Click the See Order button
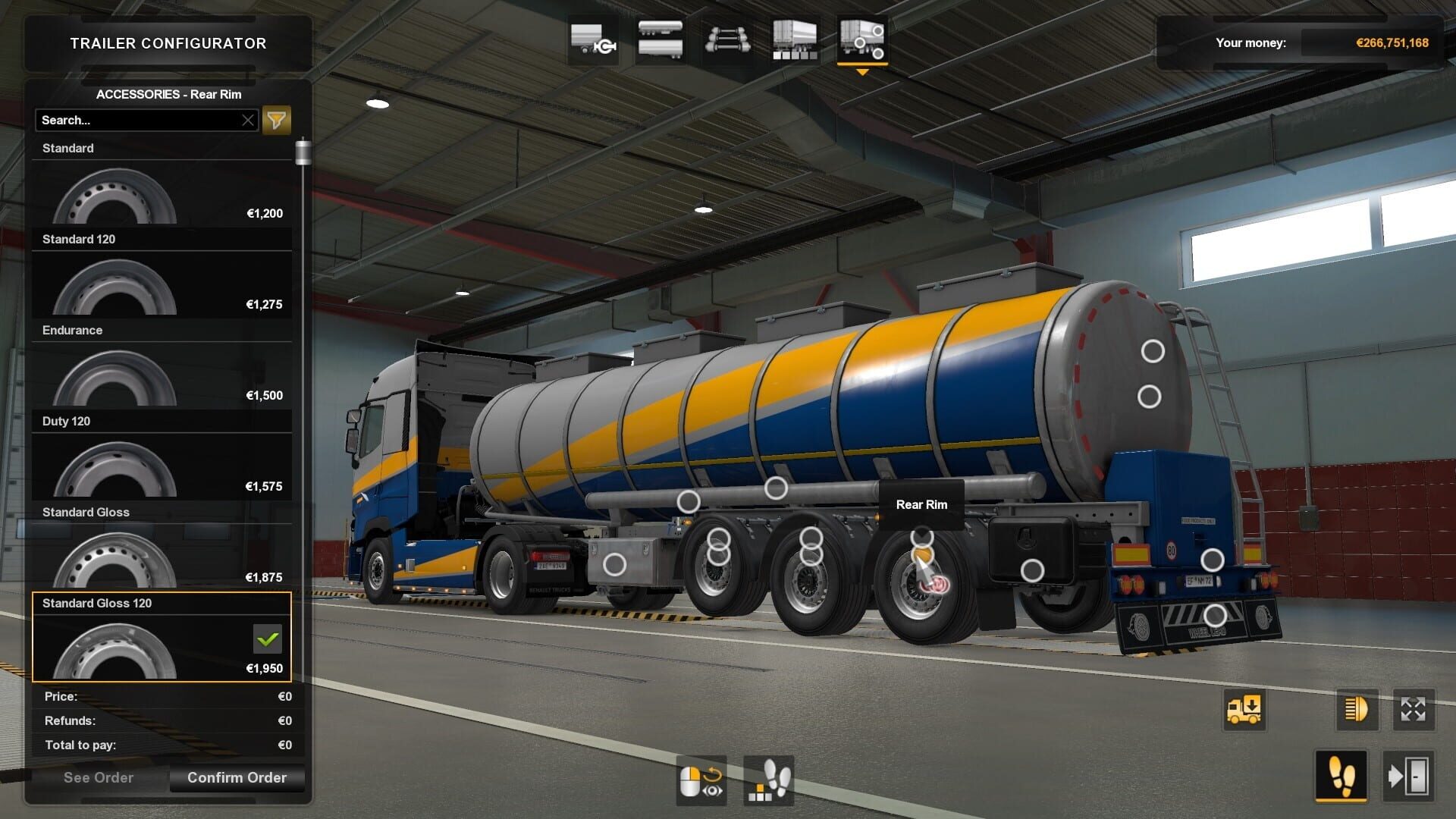 (x=99, y=777)
